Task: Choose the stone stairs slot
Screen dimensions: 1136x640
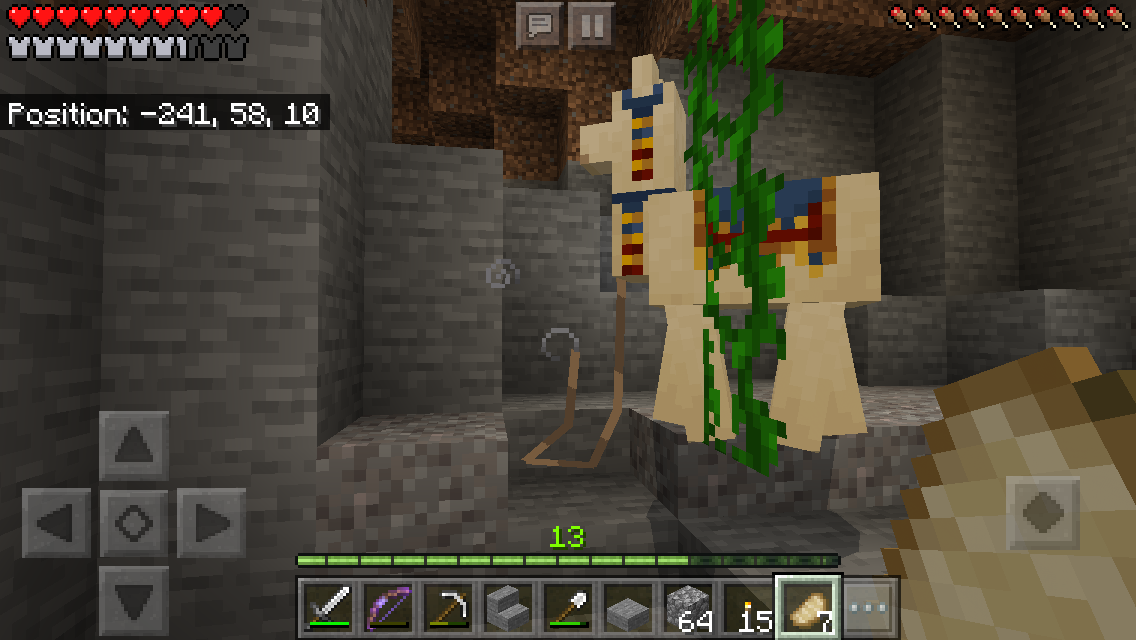Action: pos(508,606)
